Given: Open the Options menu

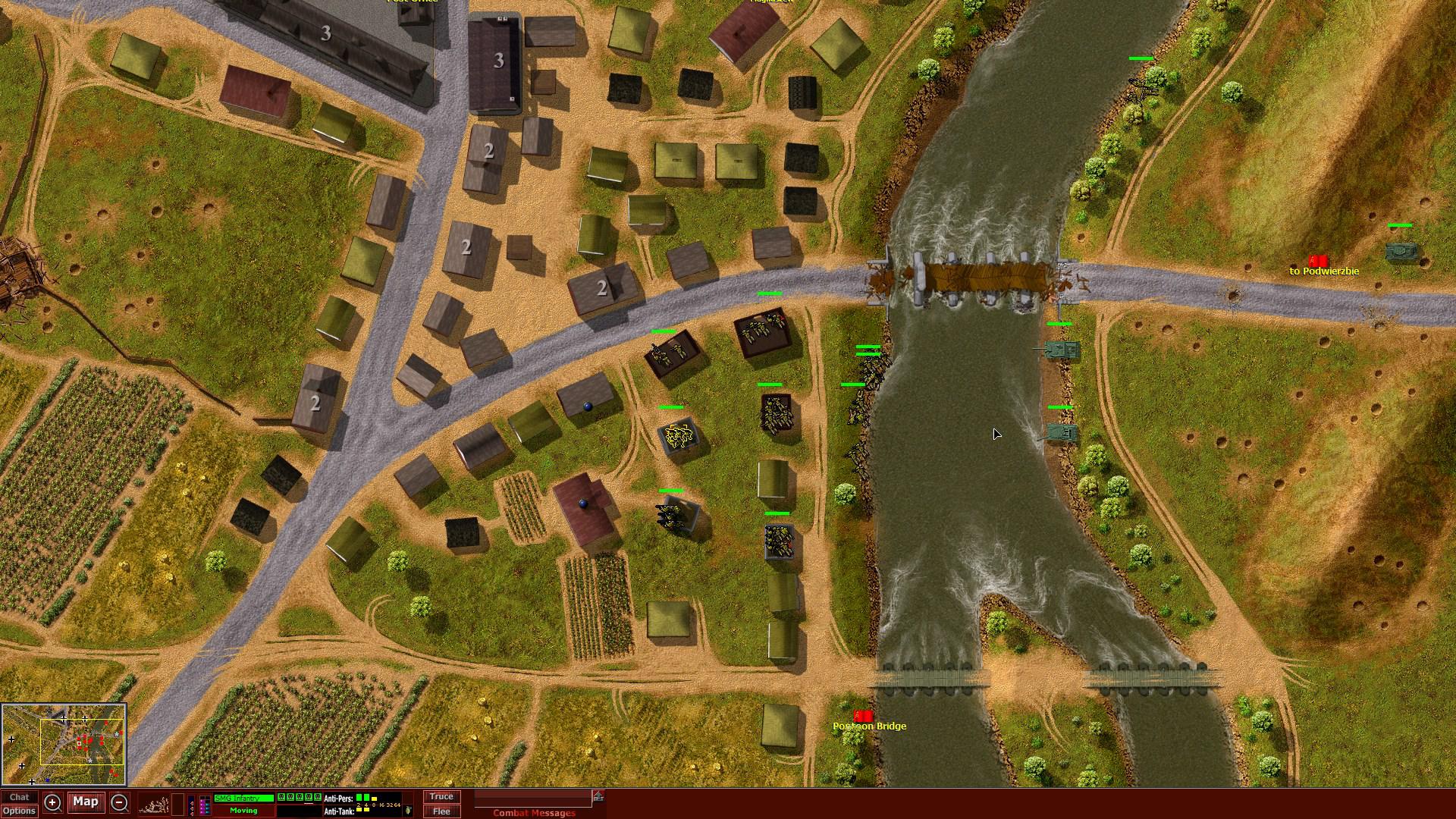Looking at the screenshot, I should 18,811.
